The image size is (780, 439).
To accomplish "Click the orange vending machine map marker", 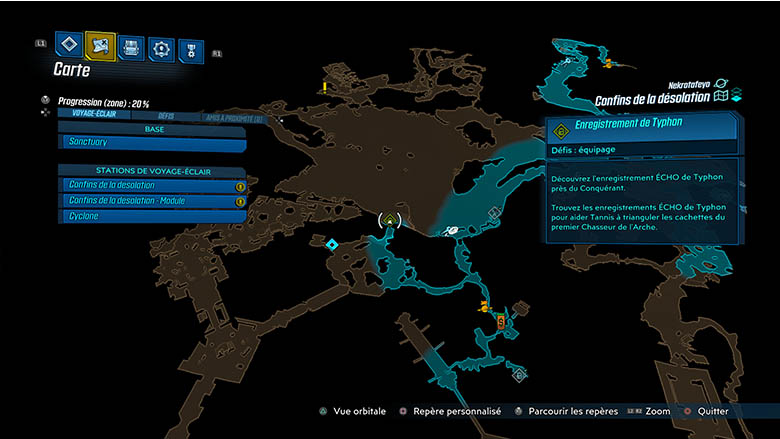I will pyautogui.click(x=500, y=321).
